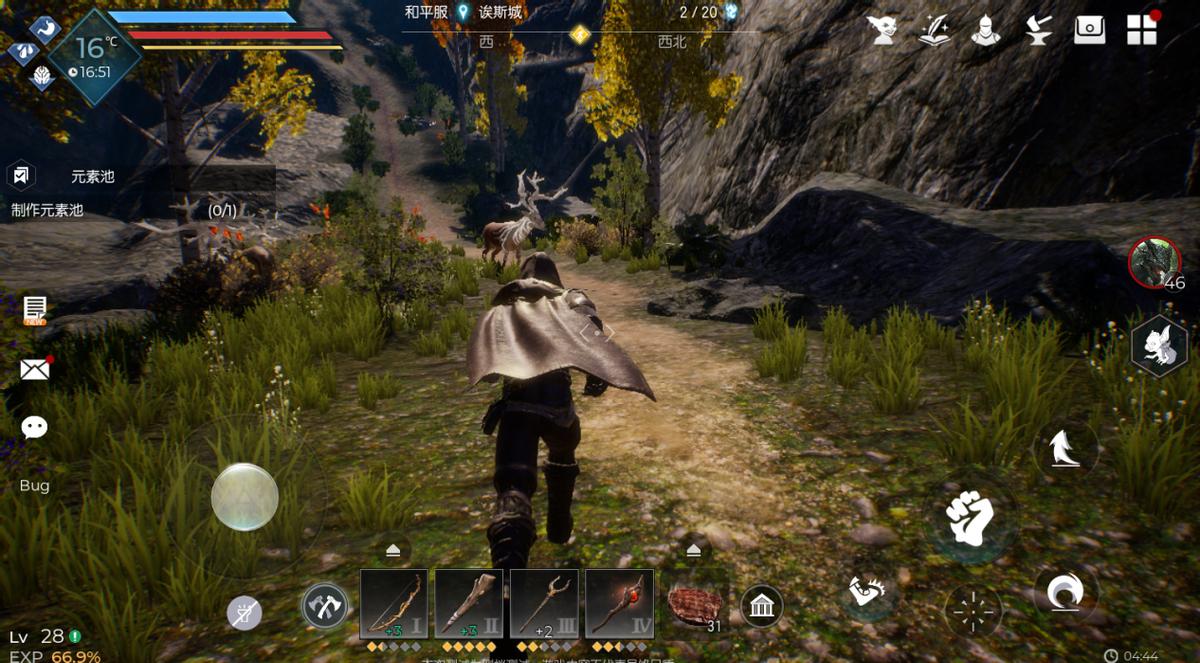Tap the creature portrait with level 46
Viewport: 1200px width, 663px height.
[1154, 263]
